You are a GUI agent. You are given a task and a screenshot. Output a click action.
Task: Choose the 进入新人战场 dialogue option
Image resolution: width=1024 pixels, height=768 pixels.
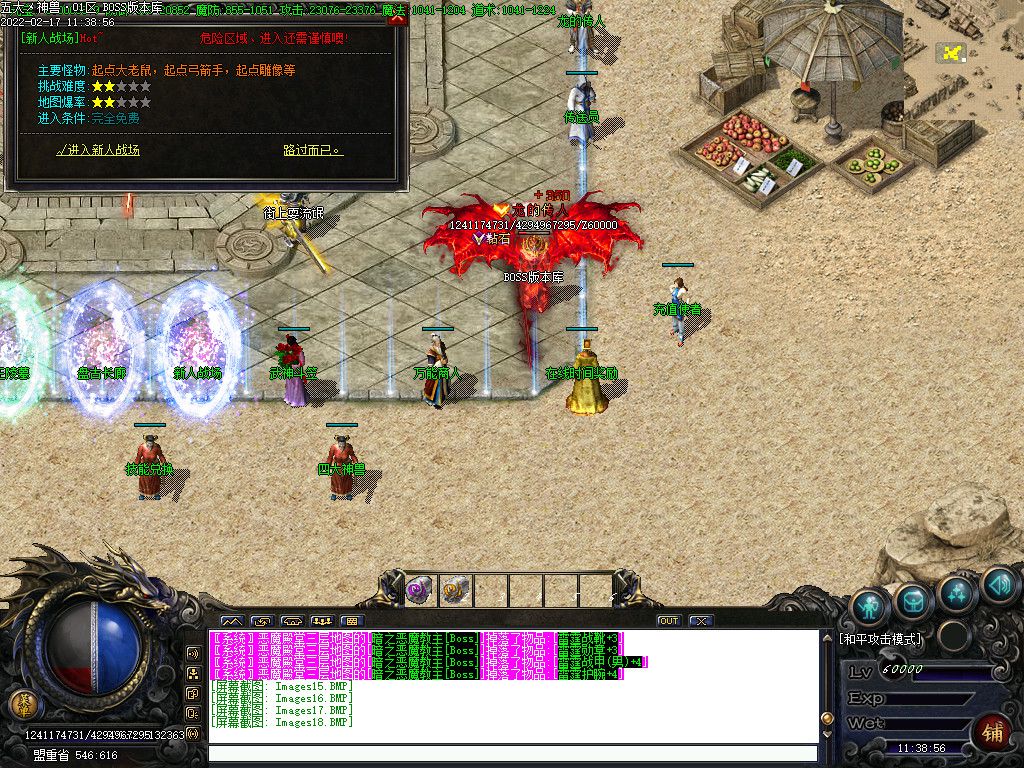tap(99, 150)
